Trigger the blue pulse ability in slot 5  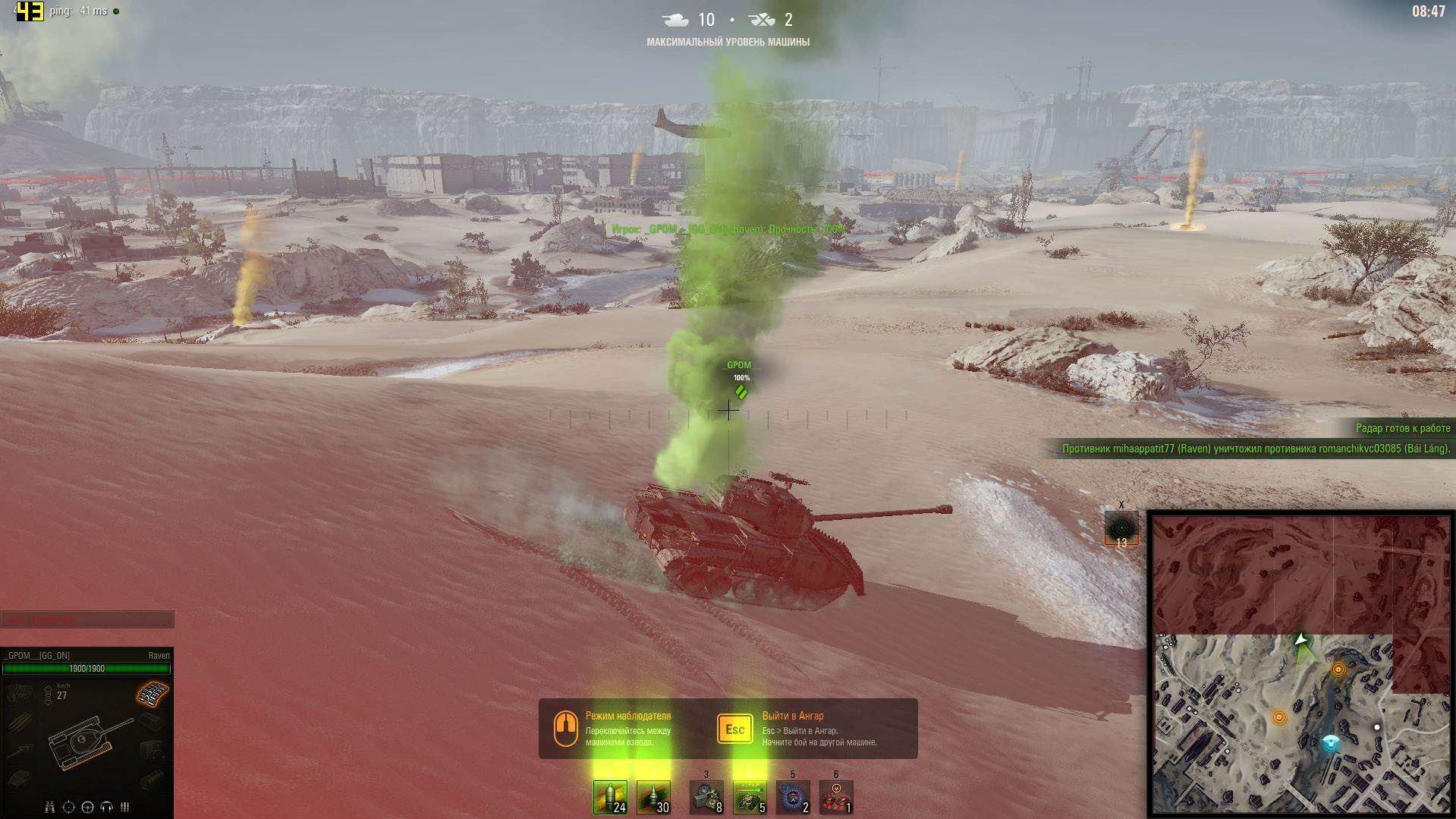tap(793, 797)
